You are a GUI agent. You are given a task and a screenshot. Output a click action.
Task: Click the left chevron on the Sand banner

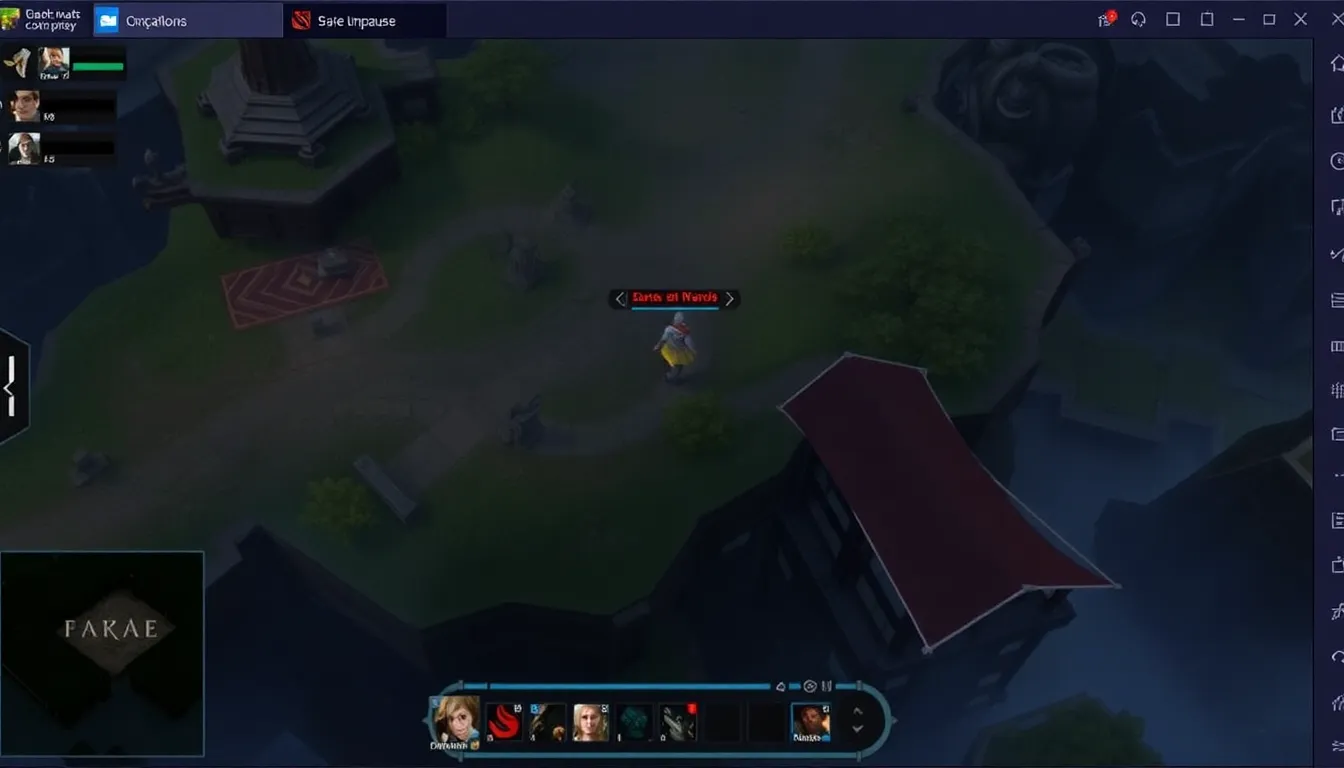click(619, 298)
